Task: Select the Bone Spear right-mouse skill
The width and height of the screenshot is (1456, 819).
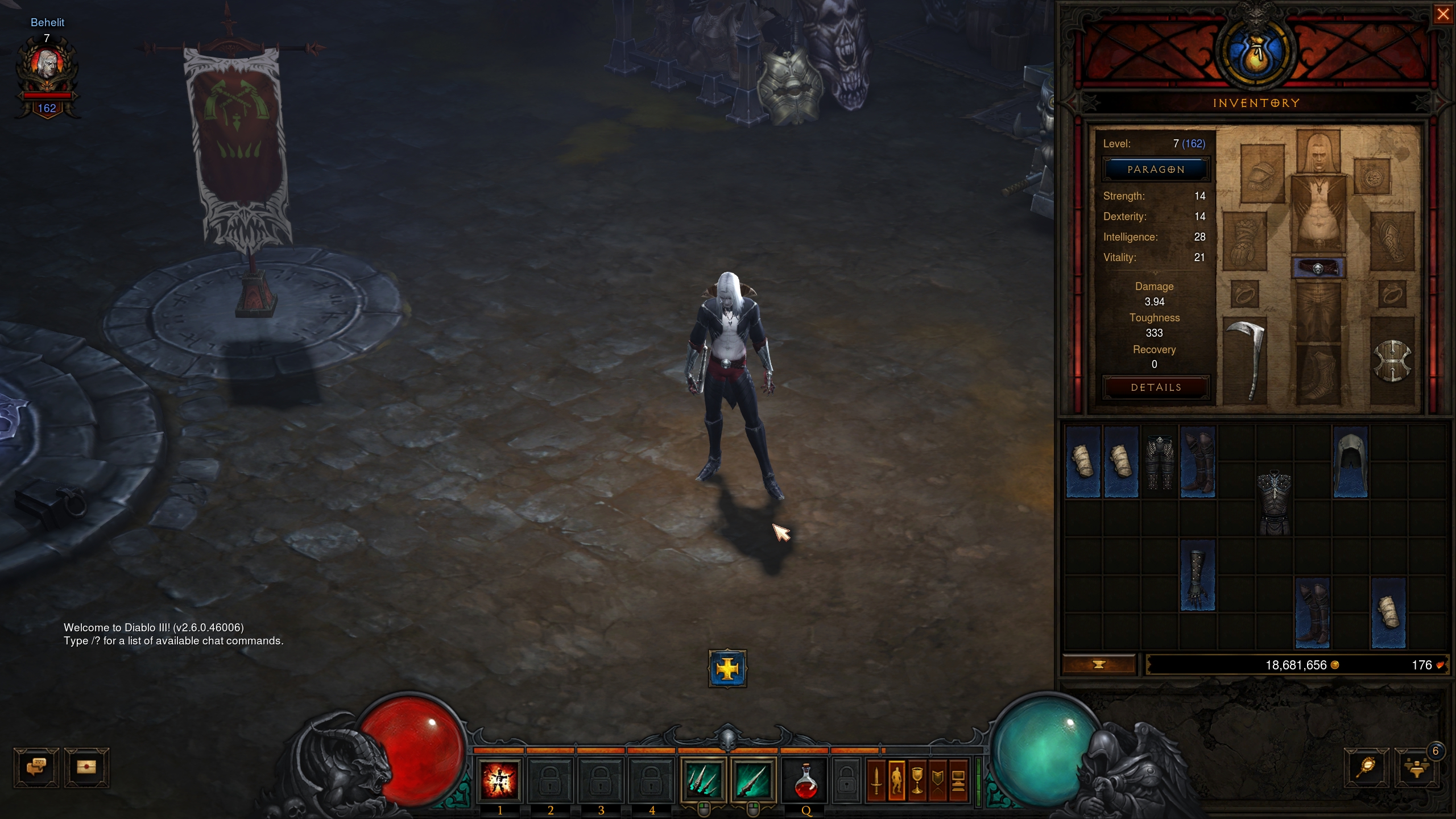Action: click(x=753, y=779)
